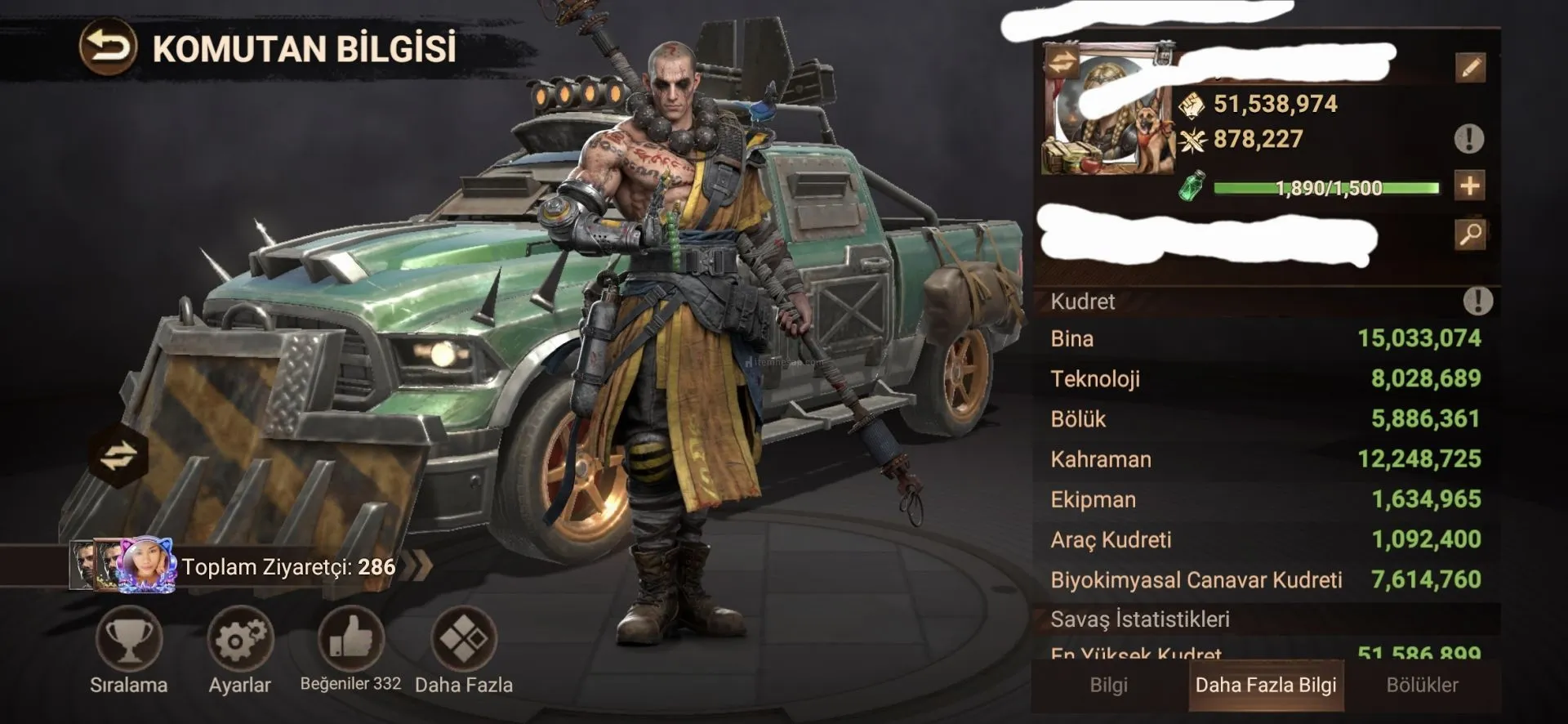
Task: Switch to the Bilgi tab
Action: [1108, 685]
